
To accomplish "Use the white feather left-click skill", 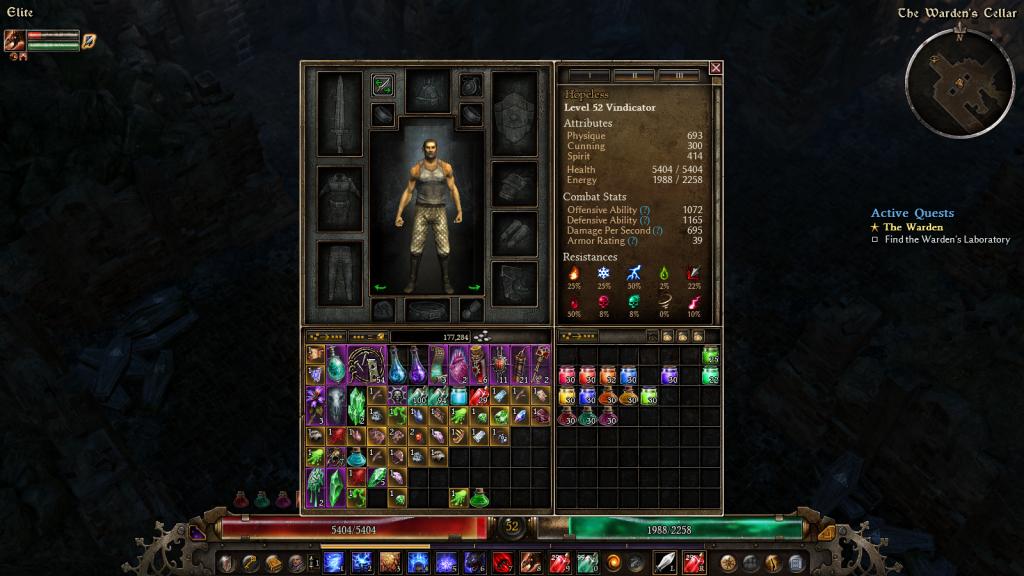I will [665, 562].
